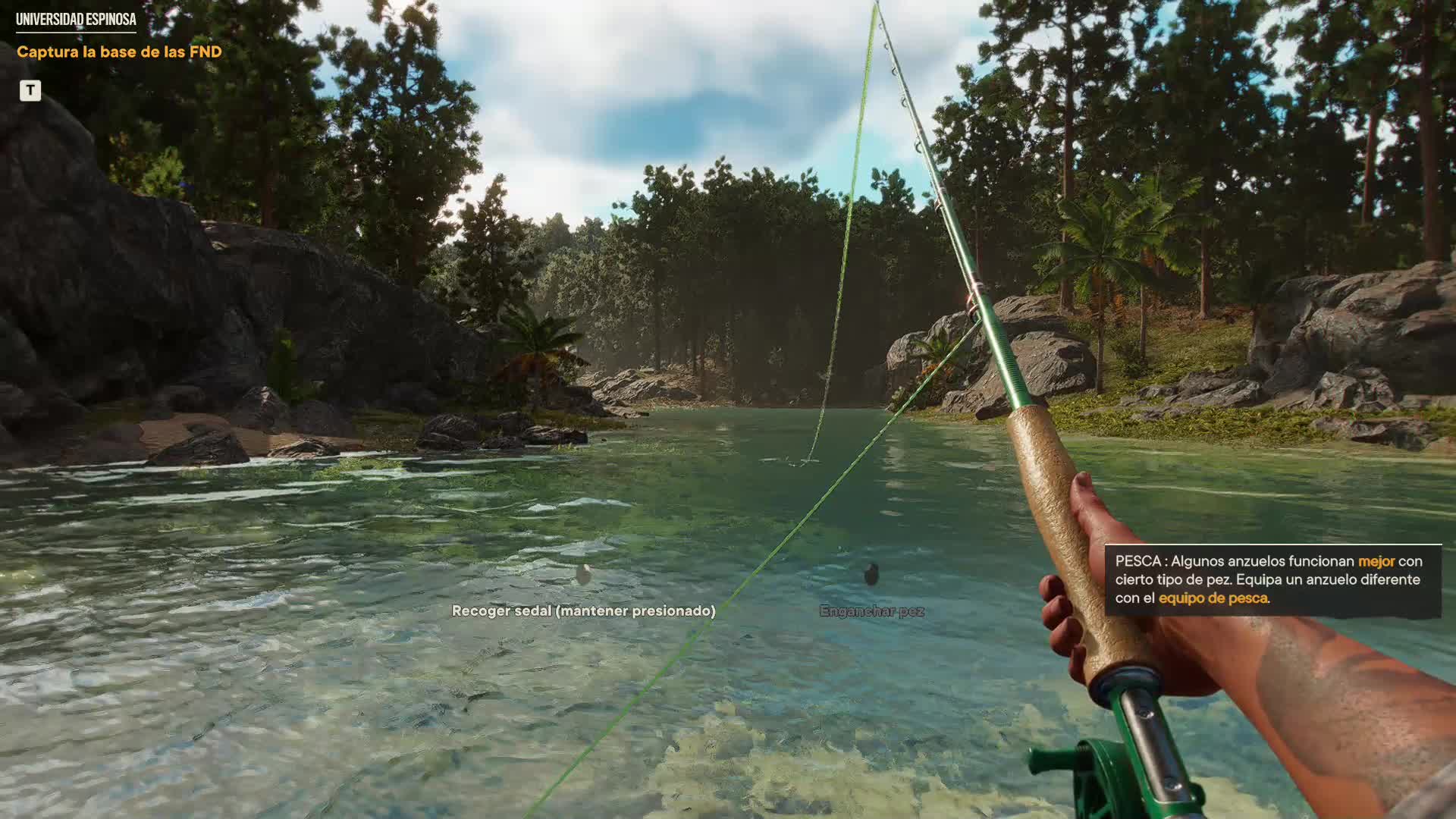The height and width of the screenshot is (819, 1456).
Task: Click the PESCA tip notification box
Action: click(1274, 579)
